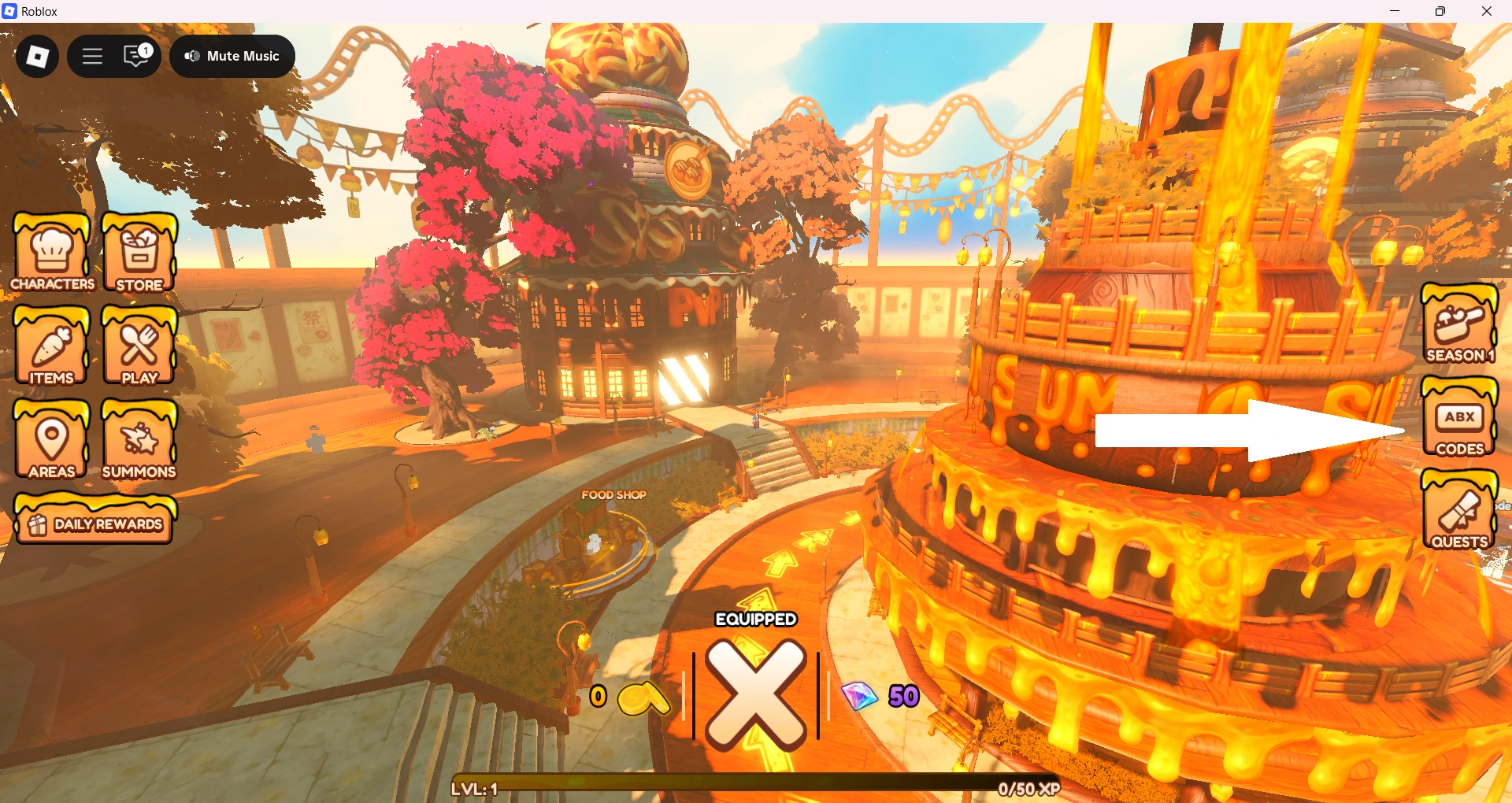Claim Daily Rewards
Image resolution: width=1512 pixels, height=803 pixels.
95,520
